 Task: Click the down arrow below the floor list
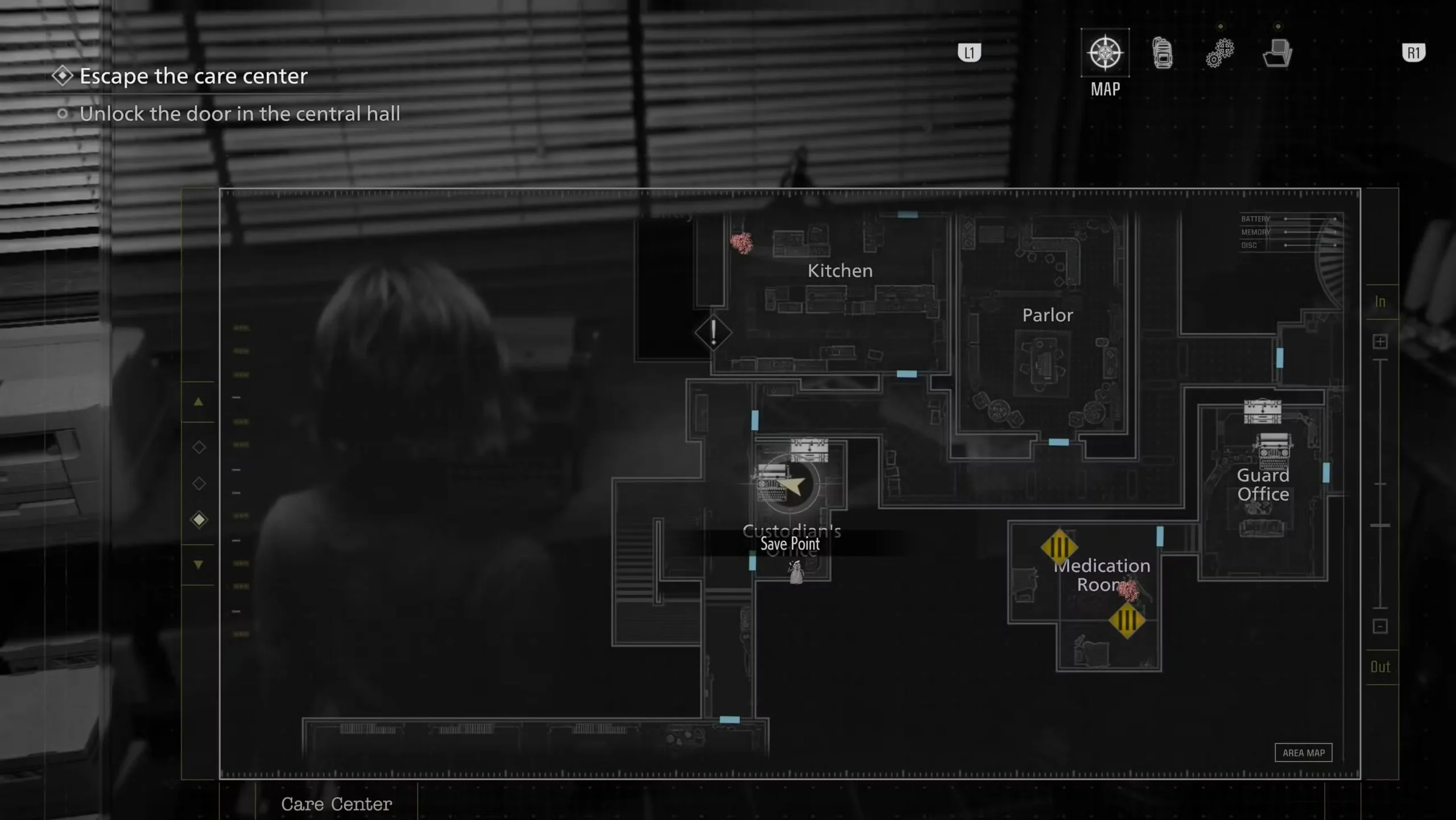coord(199,564)
